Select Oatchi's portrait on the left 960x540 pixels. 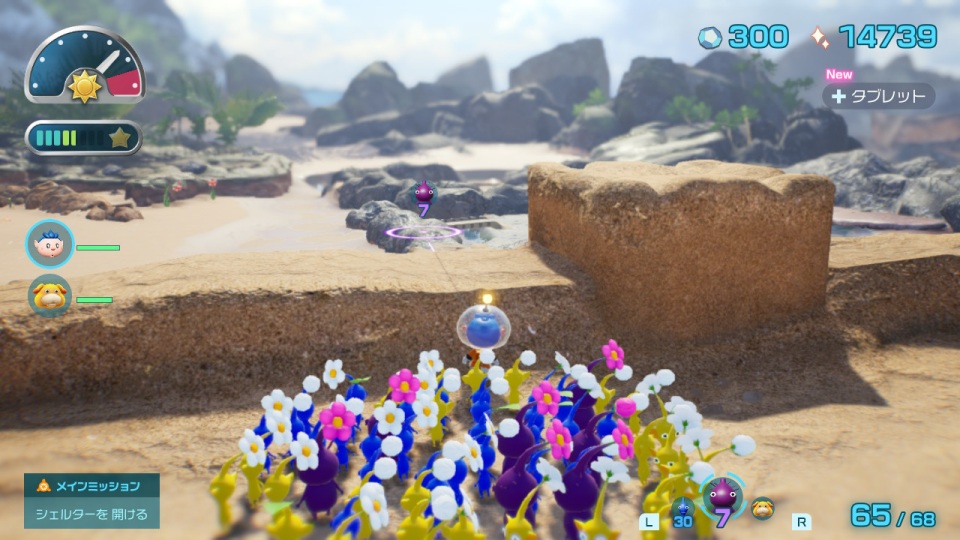point(49,296)
